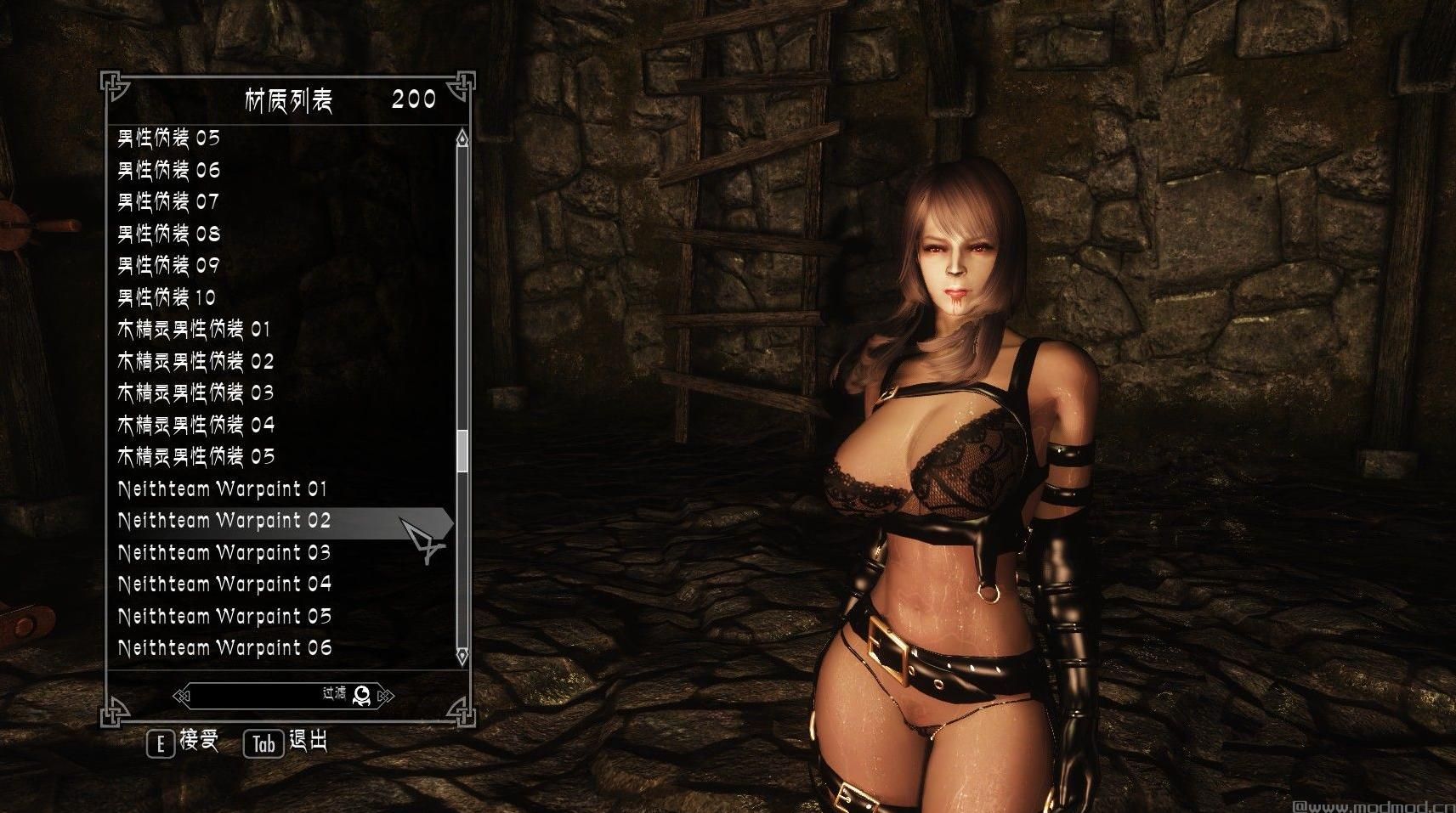The height and width of the screenshot is (813, 1456).
Task: Select the highlighted Neithteam Warpaint 02
Action: 224,521
